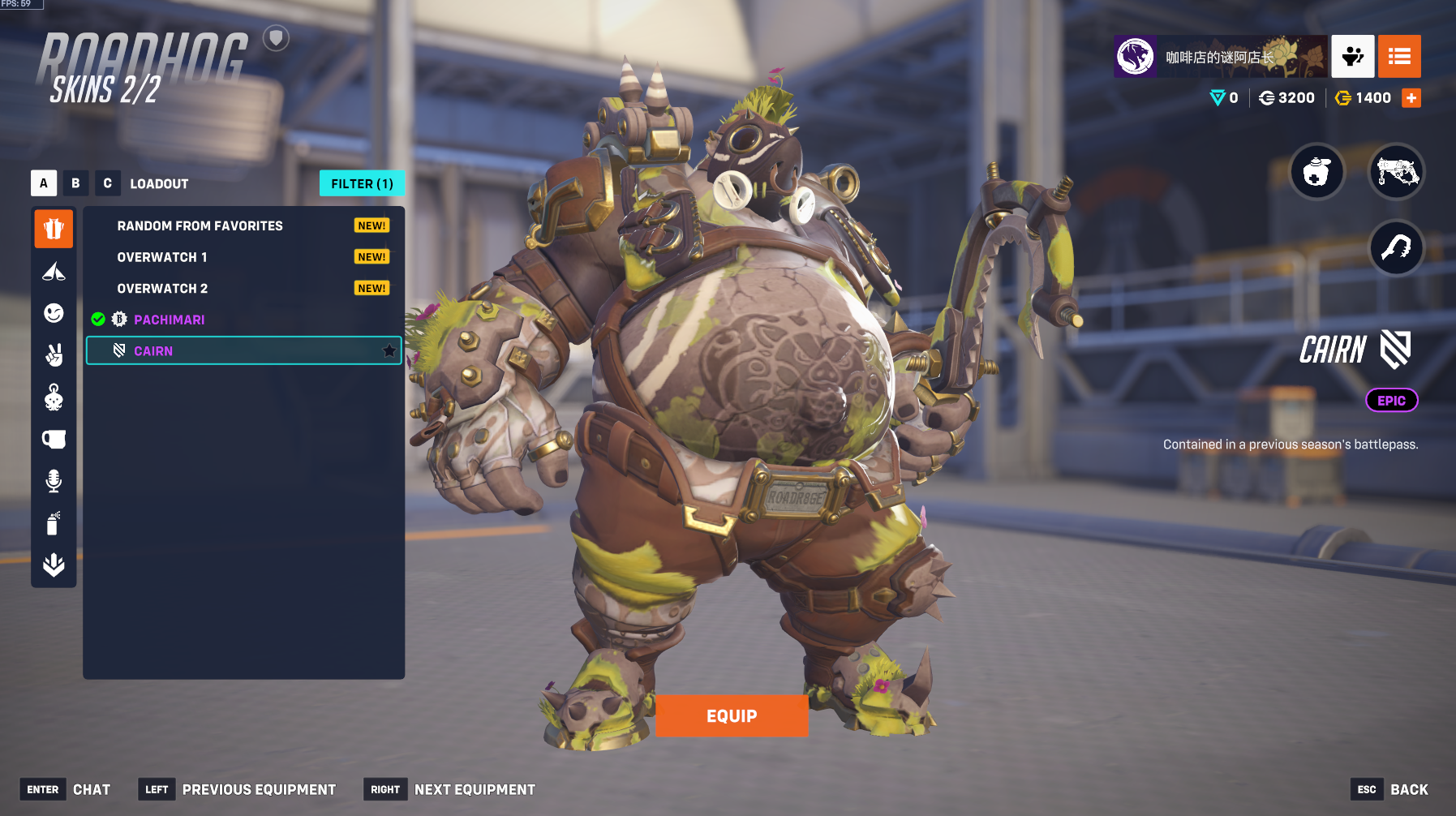Select Random From Favorites skin option
The width and height of the screenshot is (1456, 816).
pyautogui.click(x=200, y=225)
